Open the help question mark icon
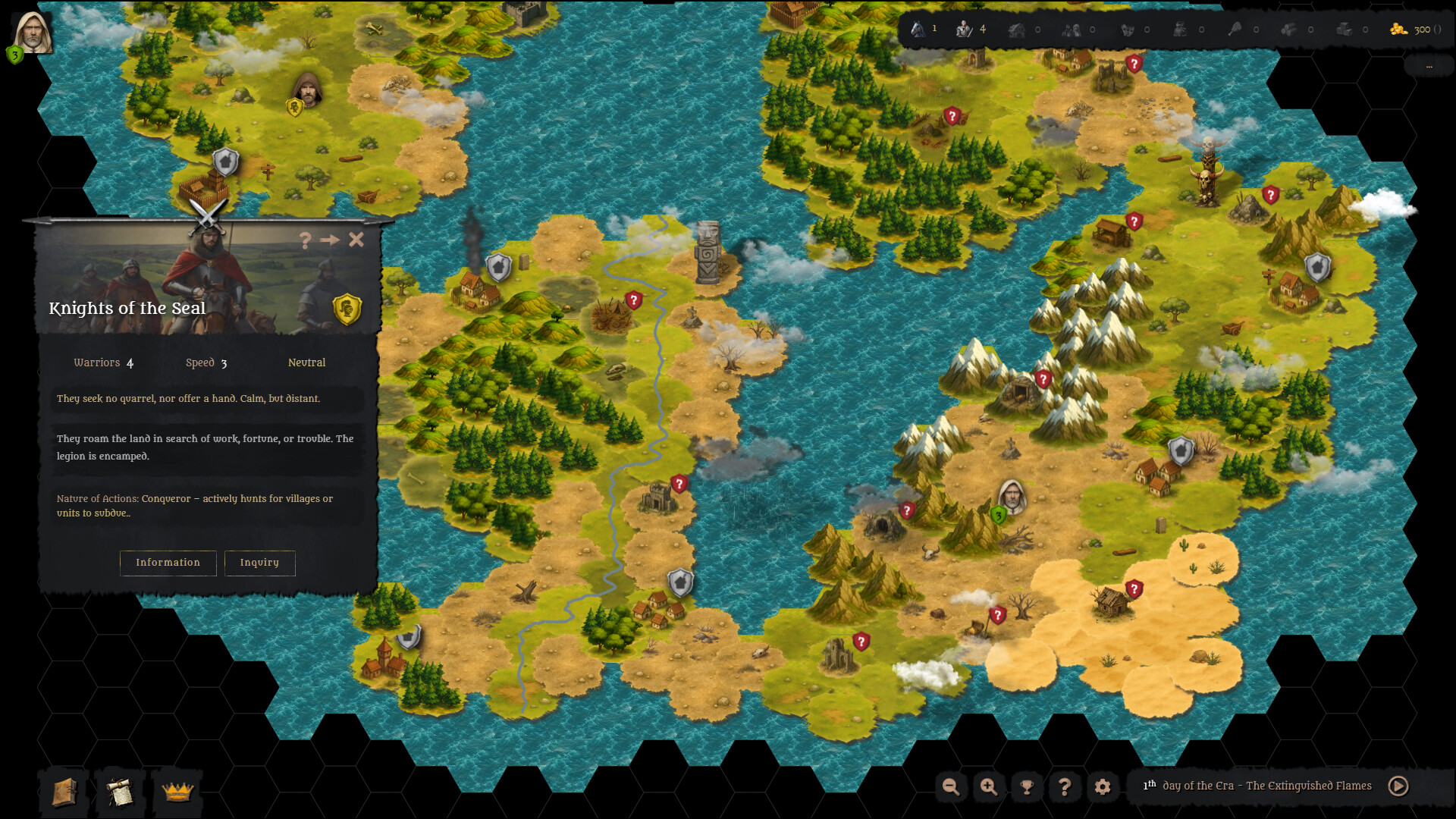Screen dimensions: 1456x819 (x=1065, y=787)
